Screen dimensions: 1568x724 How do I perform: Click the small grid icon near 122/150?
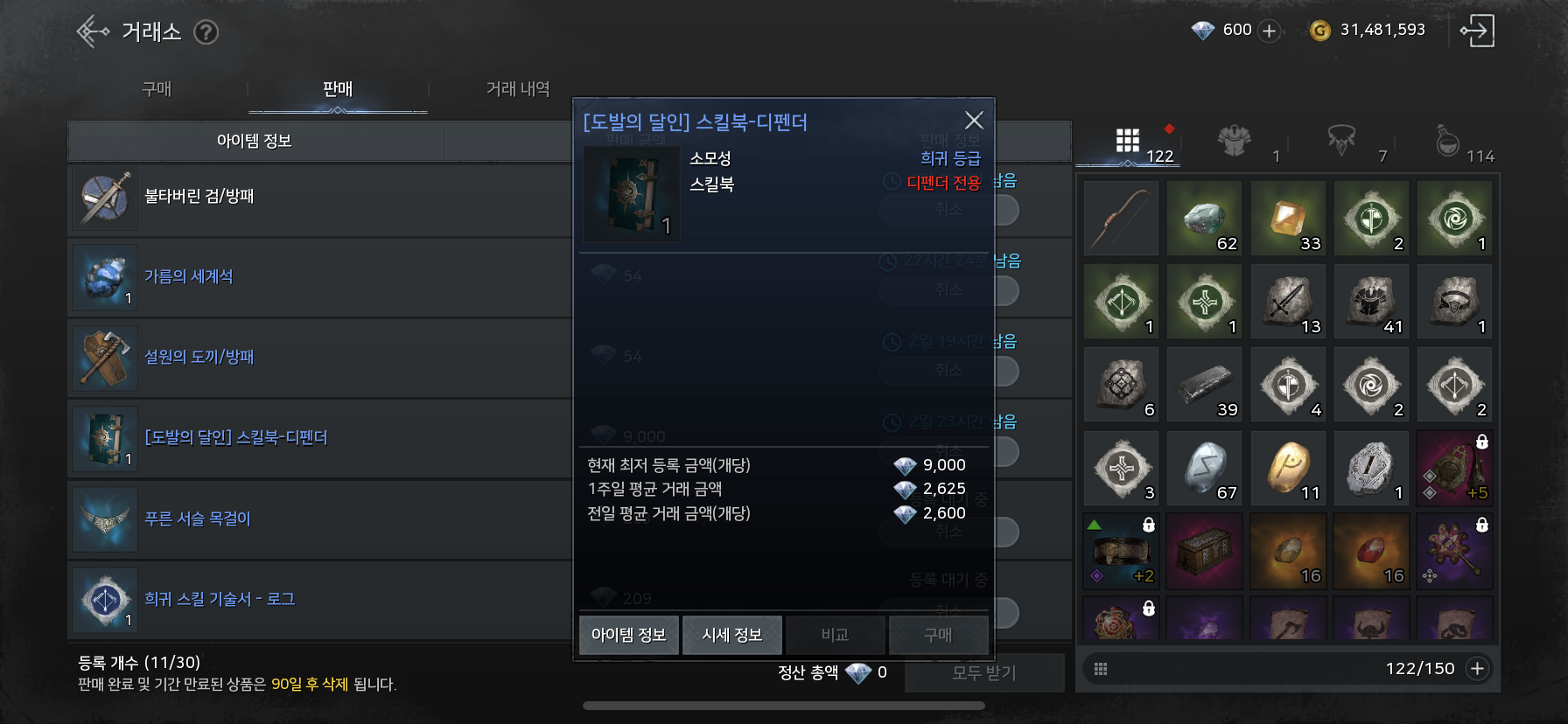point(1102,667)
